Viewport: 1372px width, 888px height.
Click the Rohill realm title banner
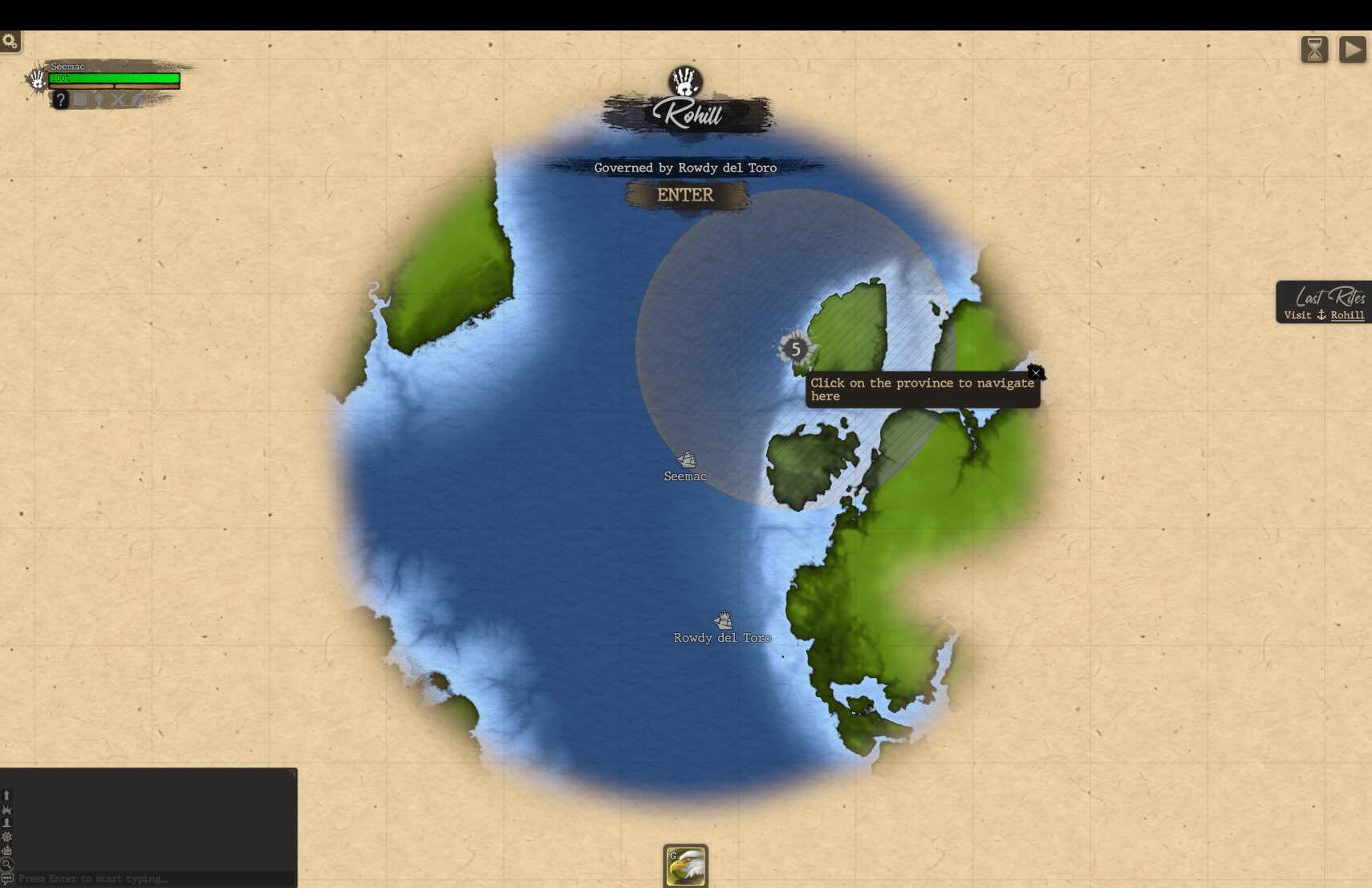click(690, 115)
